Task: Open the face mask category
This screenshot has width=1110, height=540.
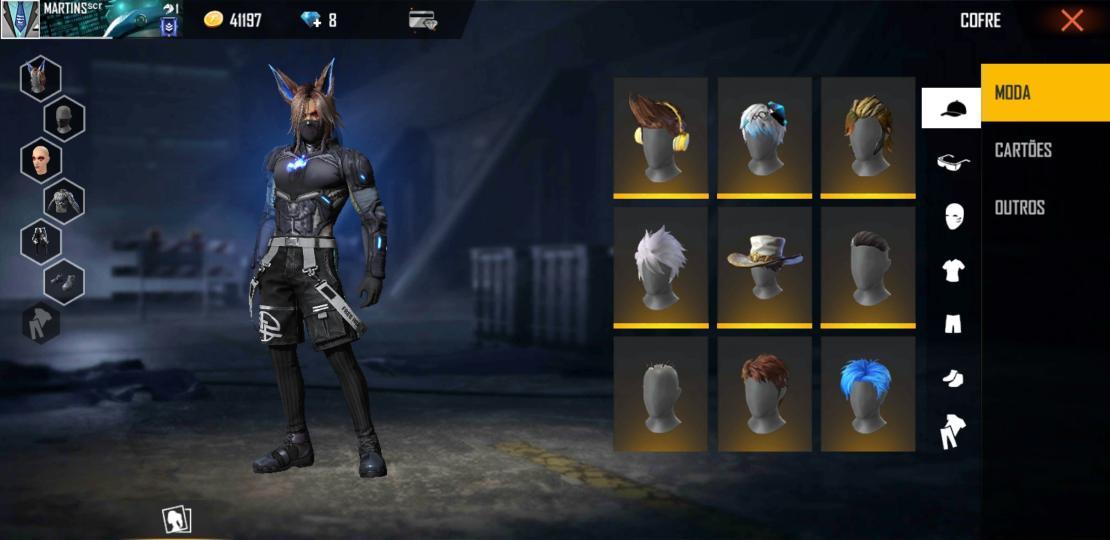Action: [953, 215]
